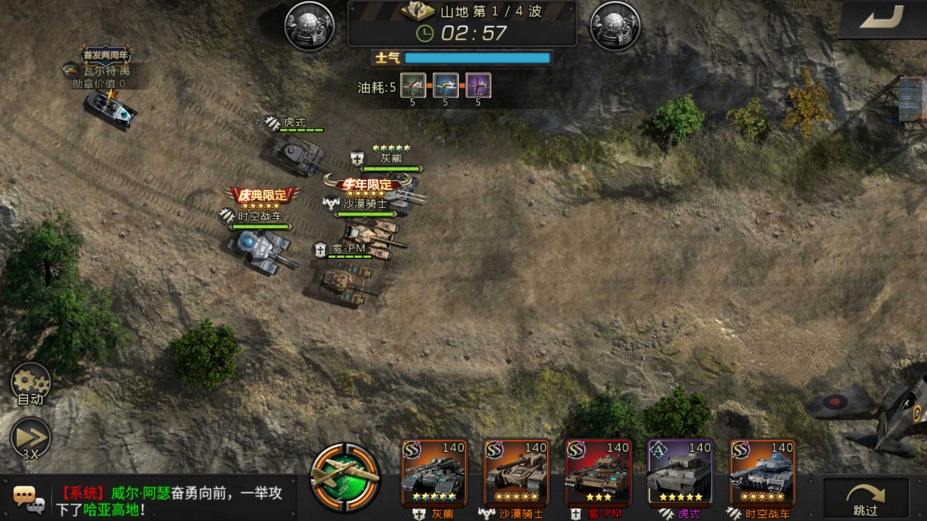927x521 pixels.
Task: Click the bunker emblem right of the timer
Action: tap(615, 25)
